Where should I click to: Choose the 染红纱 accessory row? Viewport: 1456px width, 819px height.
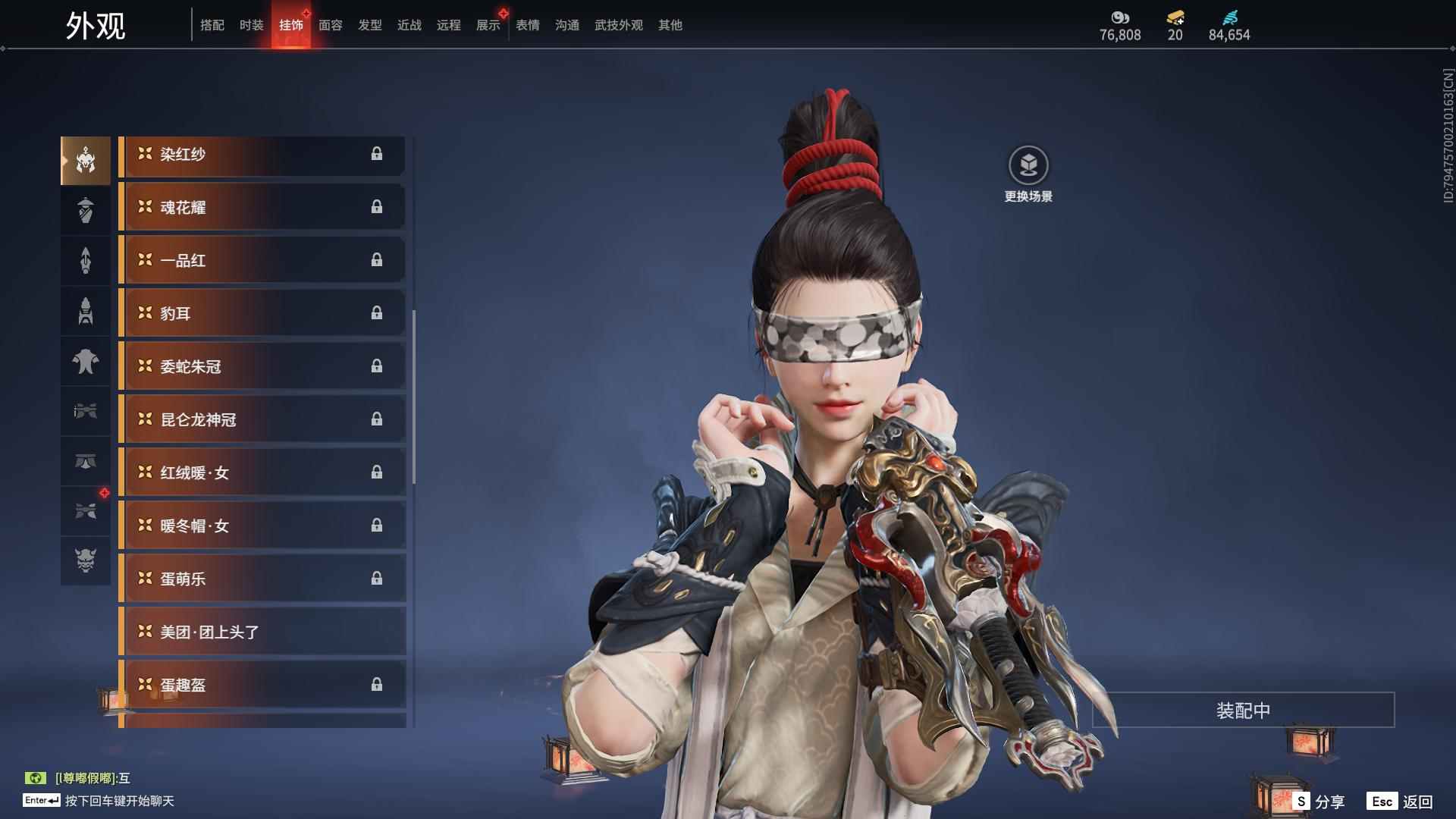pyautogui.click(x=262, y=155)
